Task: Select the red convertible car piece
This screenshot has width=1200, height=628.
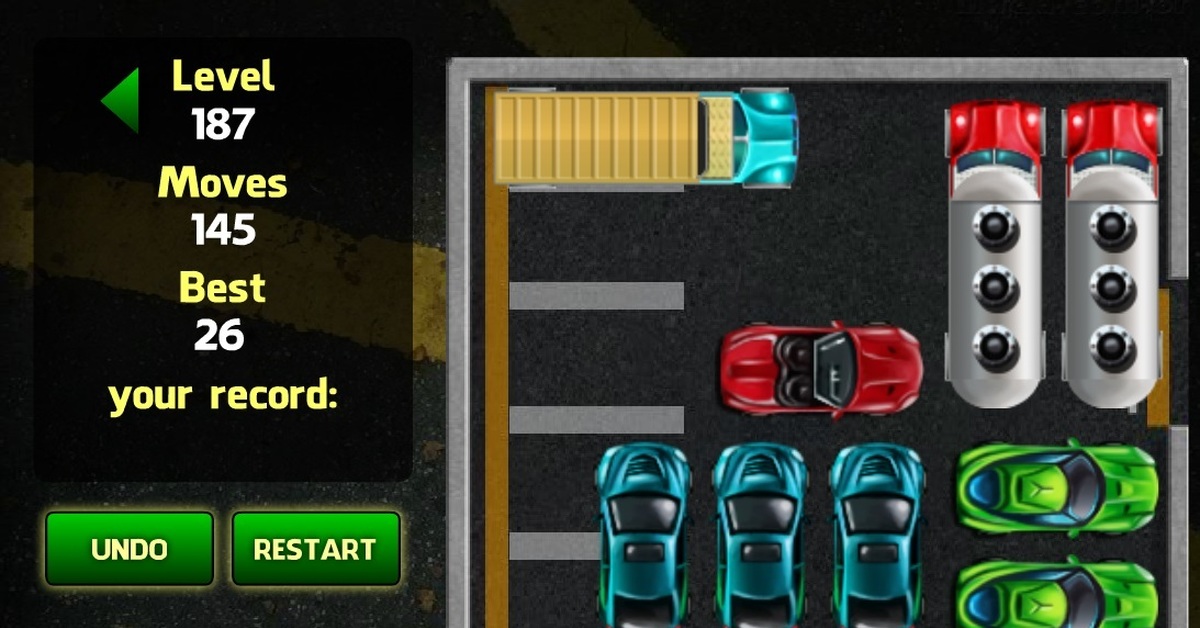Action: click(x=820, y=368)
